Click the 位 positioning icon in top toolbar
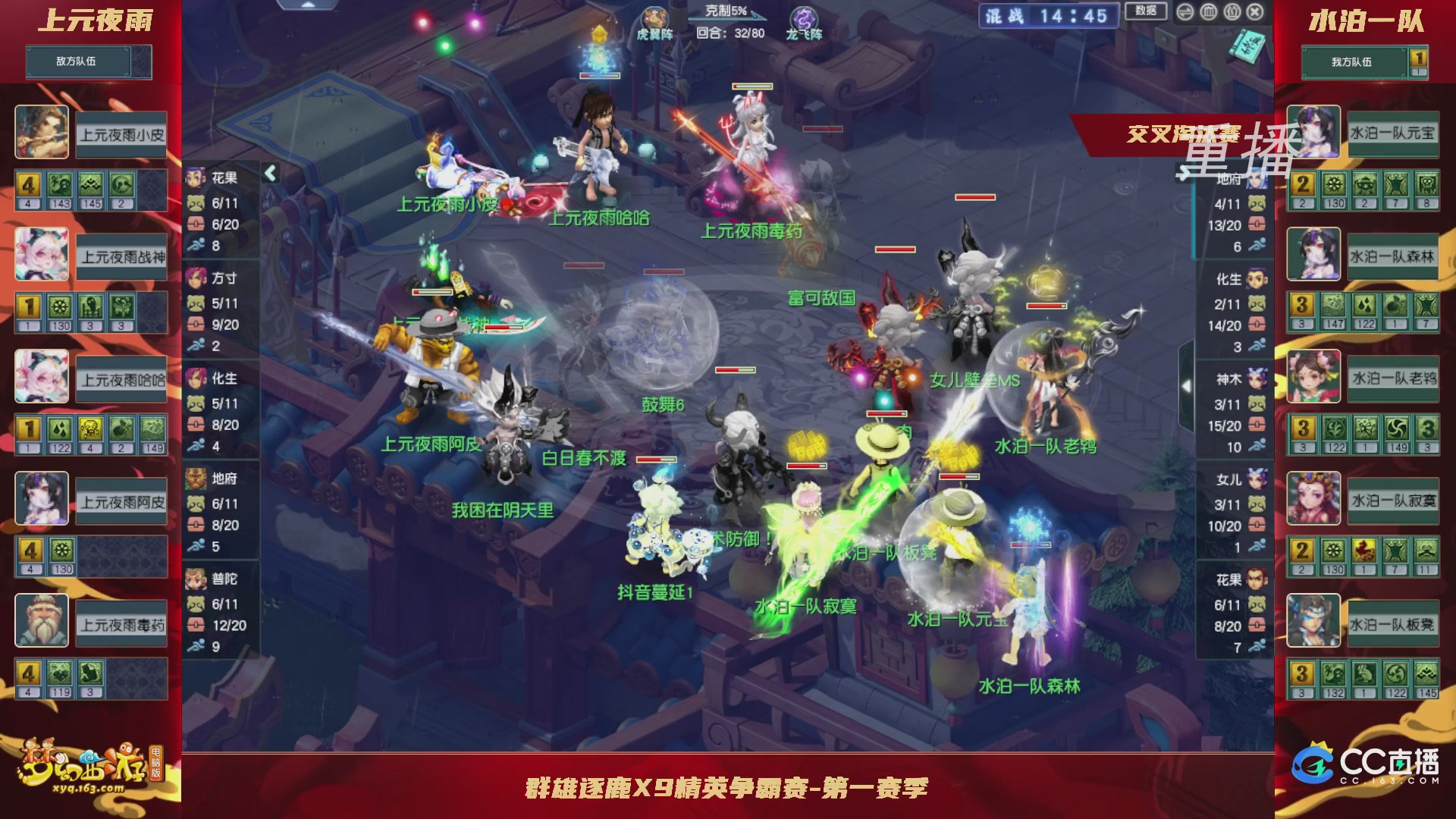The width and height of the screenshot is (1456, 819). (1232, 11)
